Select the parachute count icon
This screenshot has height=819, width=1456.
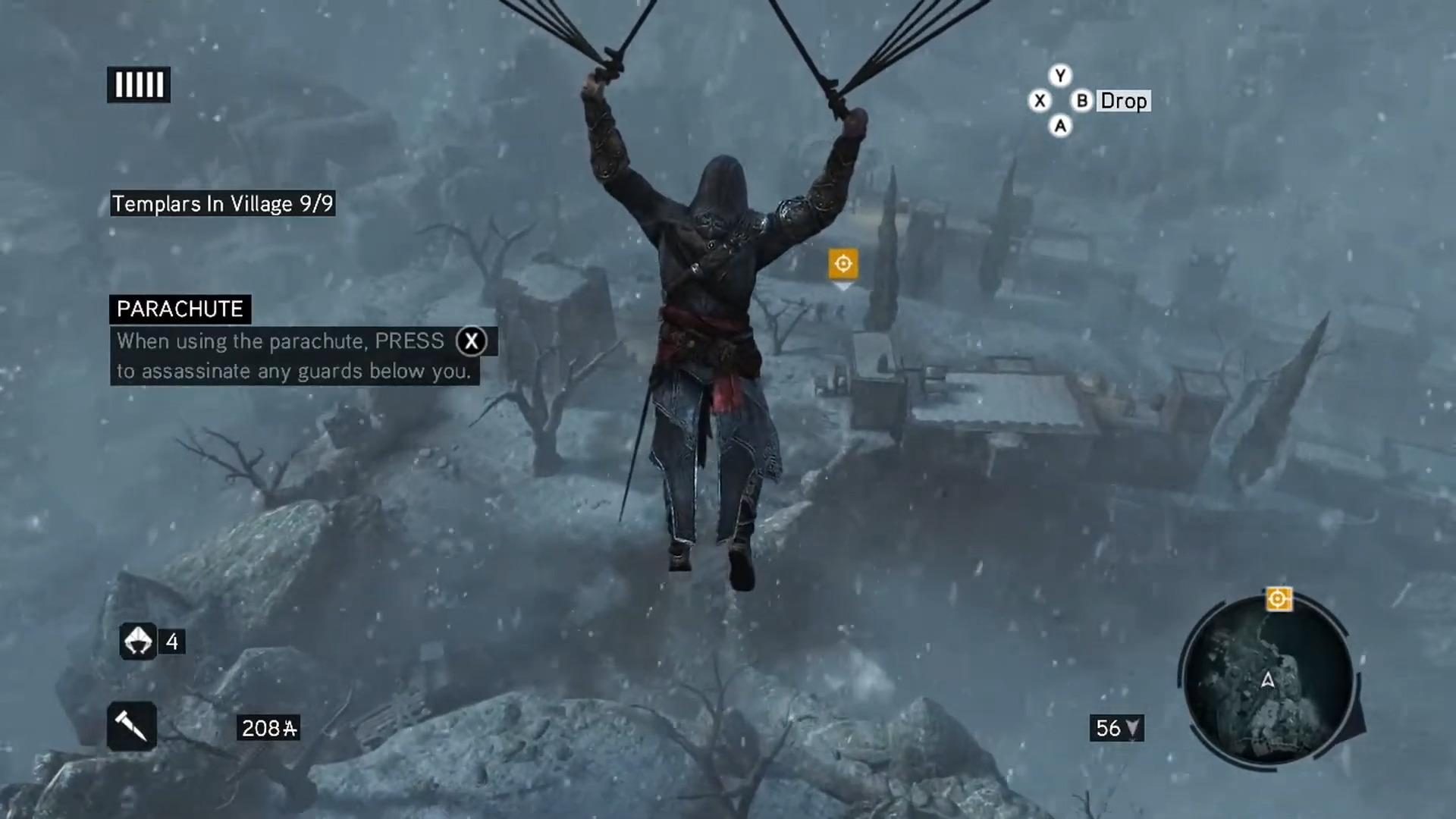(138, 642)
